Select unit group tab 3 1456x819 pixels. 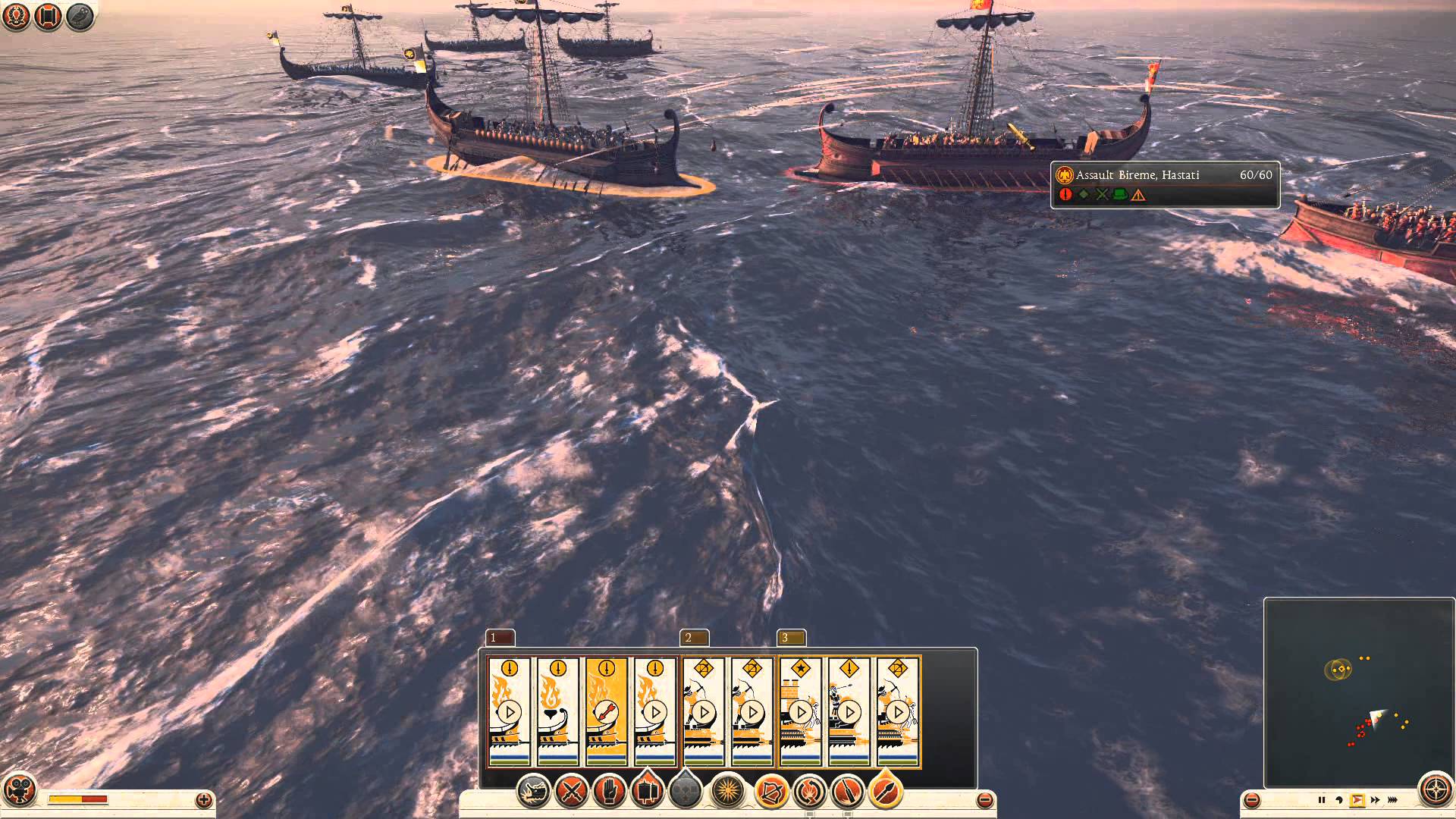[791, 638]
